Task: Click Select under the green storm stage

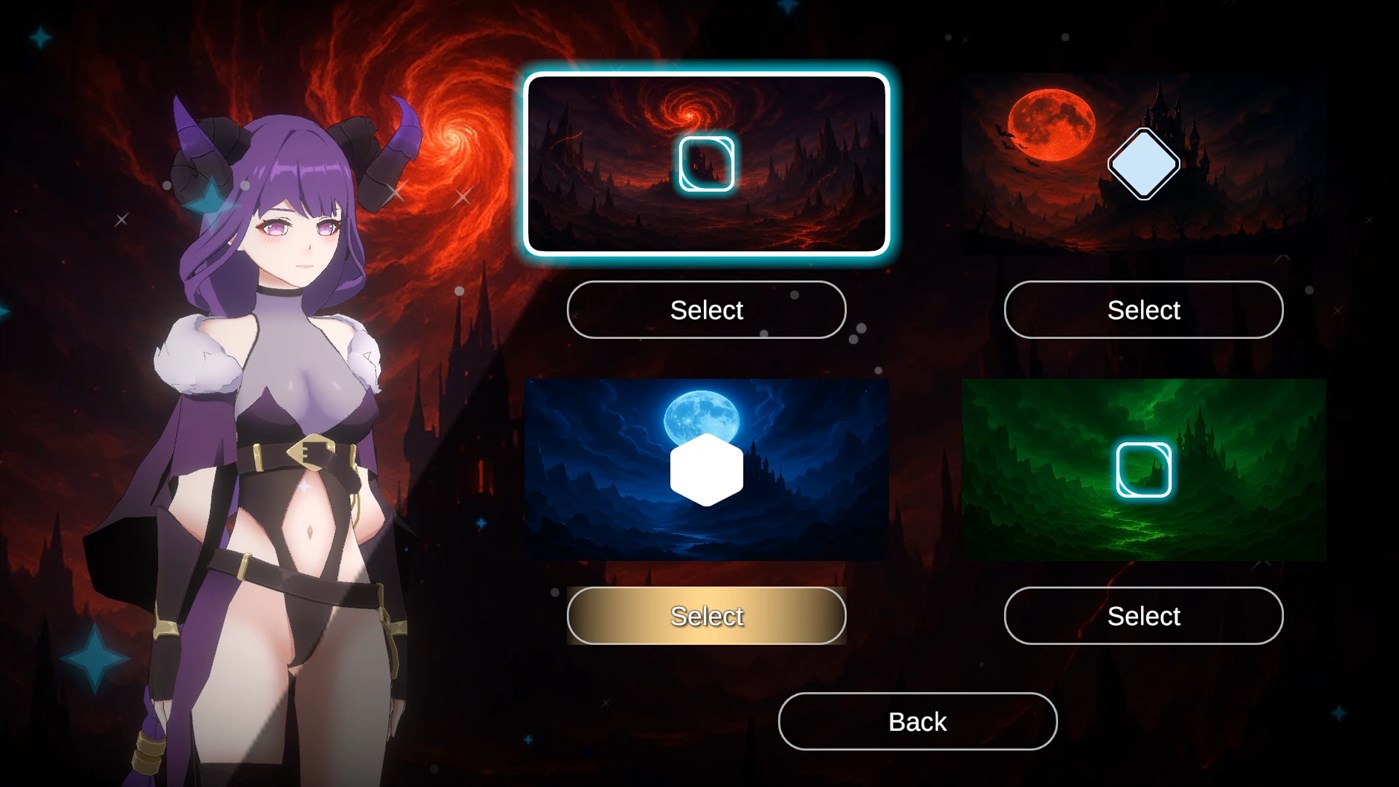Action: 1143,616
